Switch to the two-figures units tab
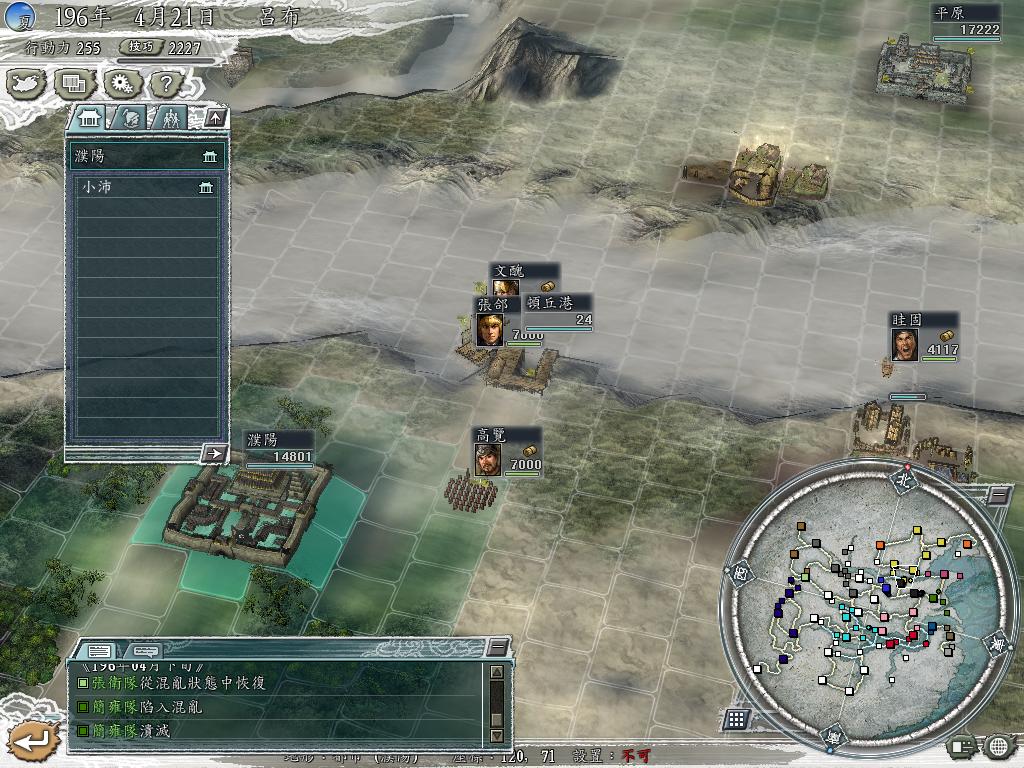 coord(170,118)
